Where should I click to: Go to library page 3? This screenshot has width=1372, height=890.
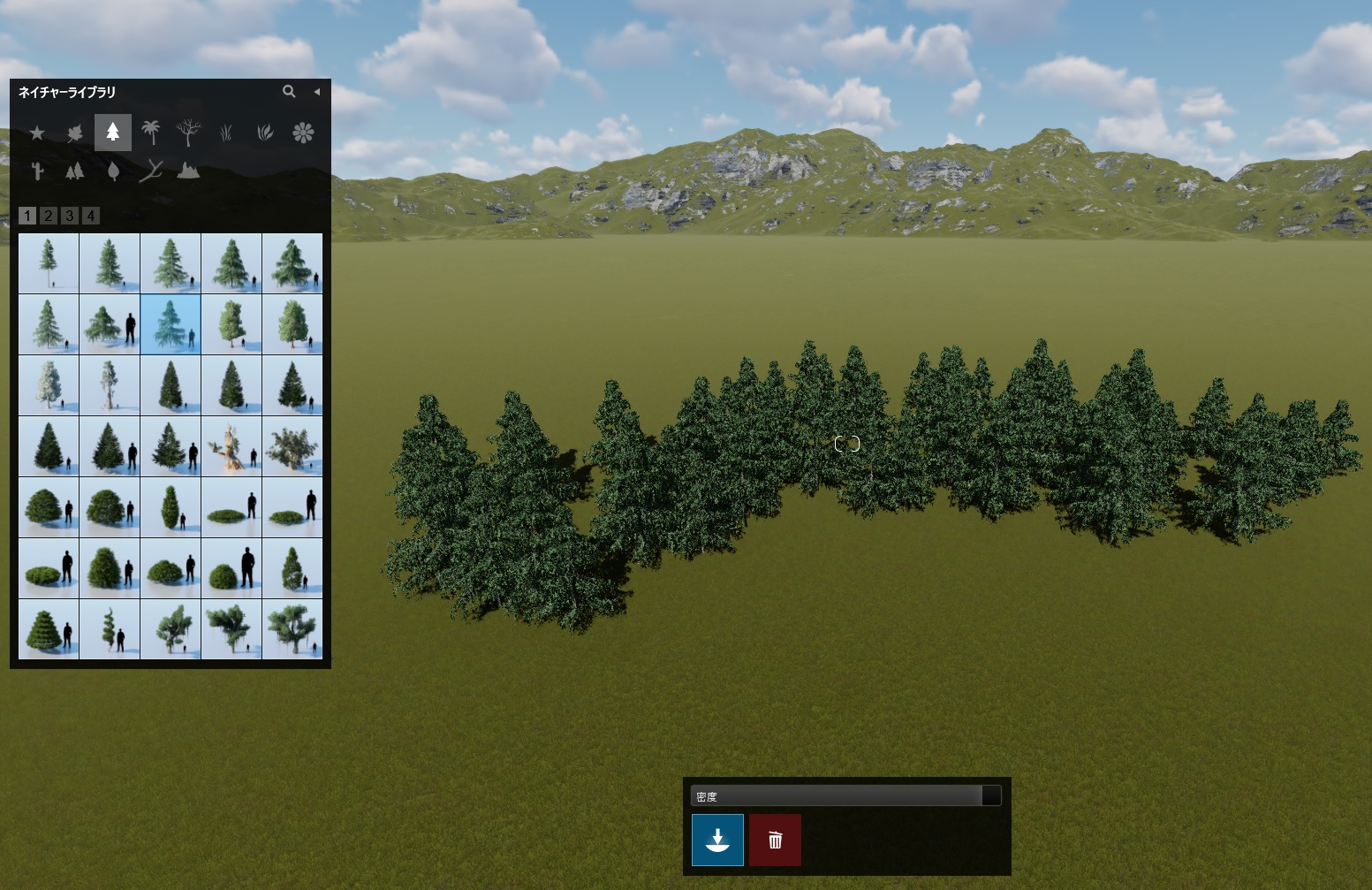click(x=70, y=216)
